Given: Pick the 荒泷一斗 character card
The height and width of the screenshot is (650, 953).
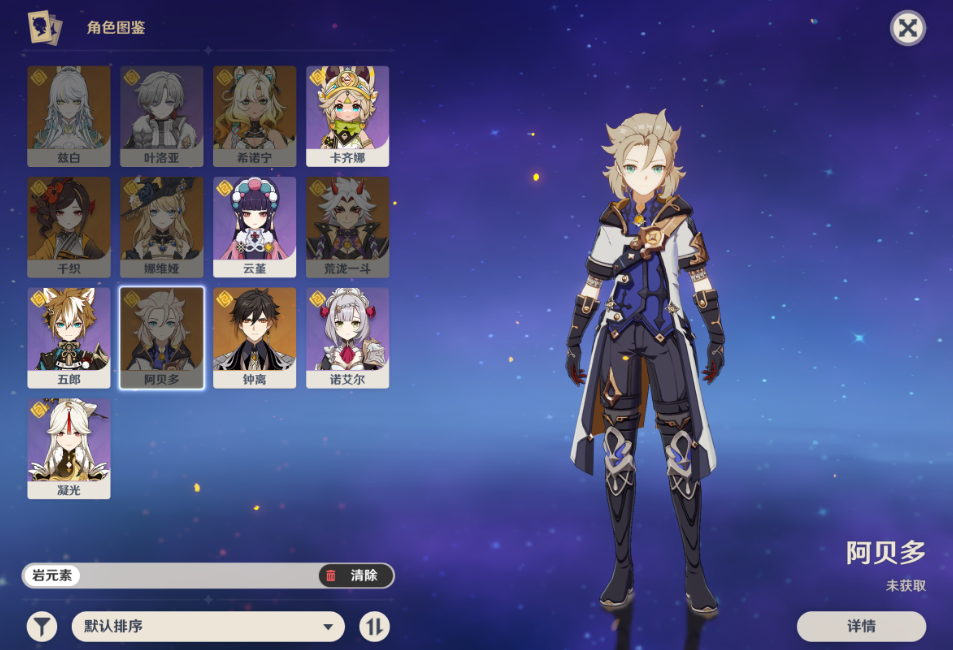Looking at the screenshot, I should [x=347, y=227].
